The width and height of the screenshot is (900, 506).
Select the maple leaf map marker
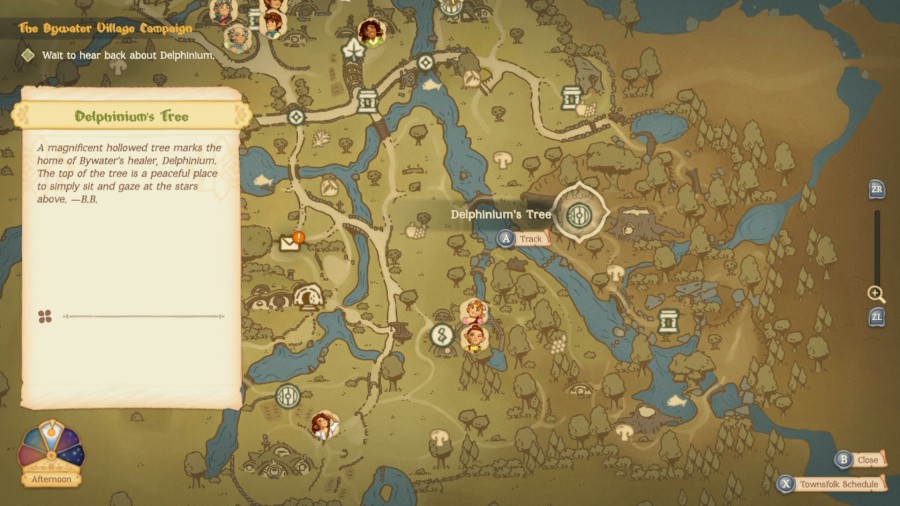352,49
